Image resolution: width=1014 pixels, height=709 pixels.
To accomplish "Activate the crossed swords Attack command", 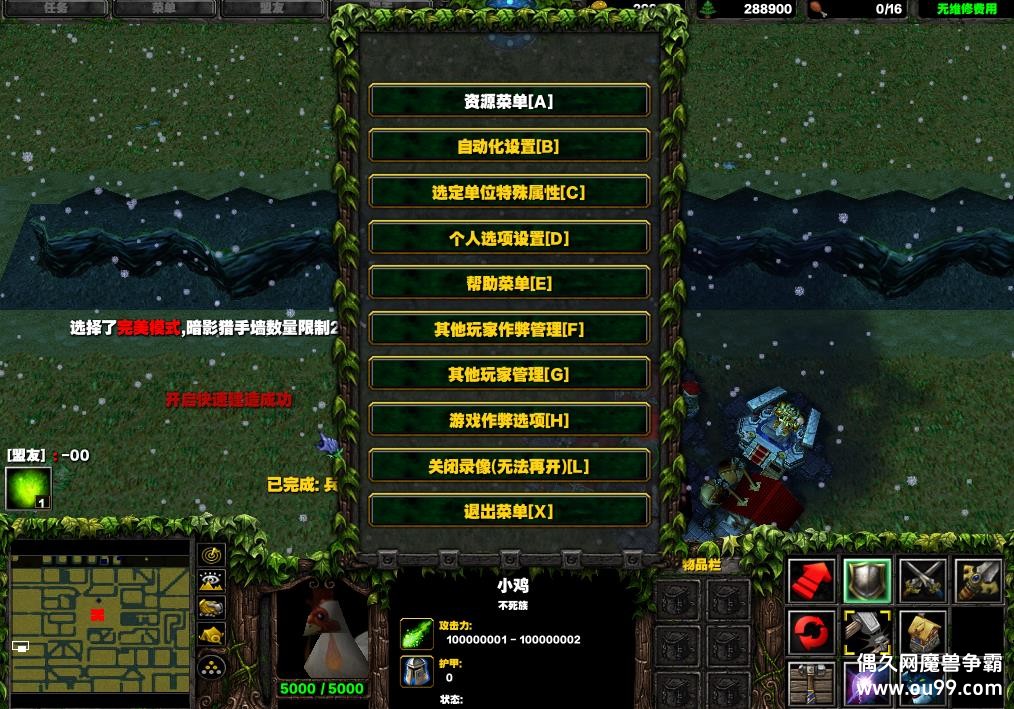I will 922,580.
